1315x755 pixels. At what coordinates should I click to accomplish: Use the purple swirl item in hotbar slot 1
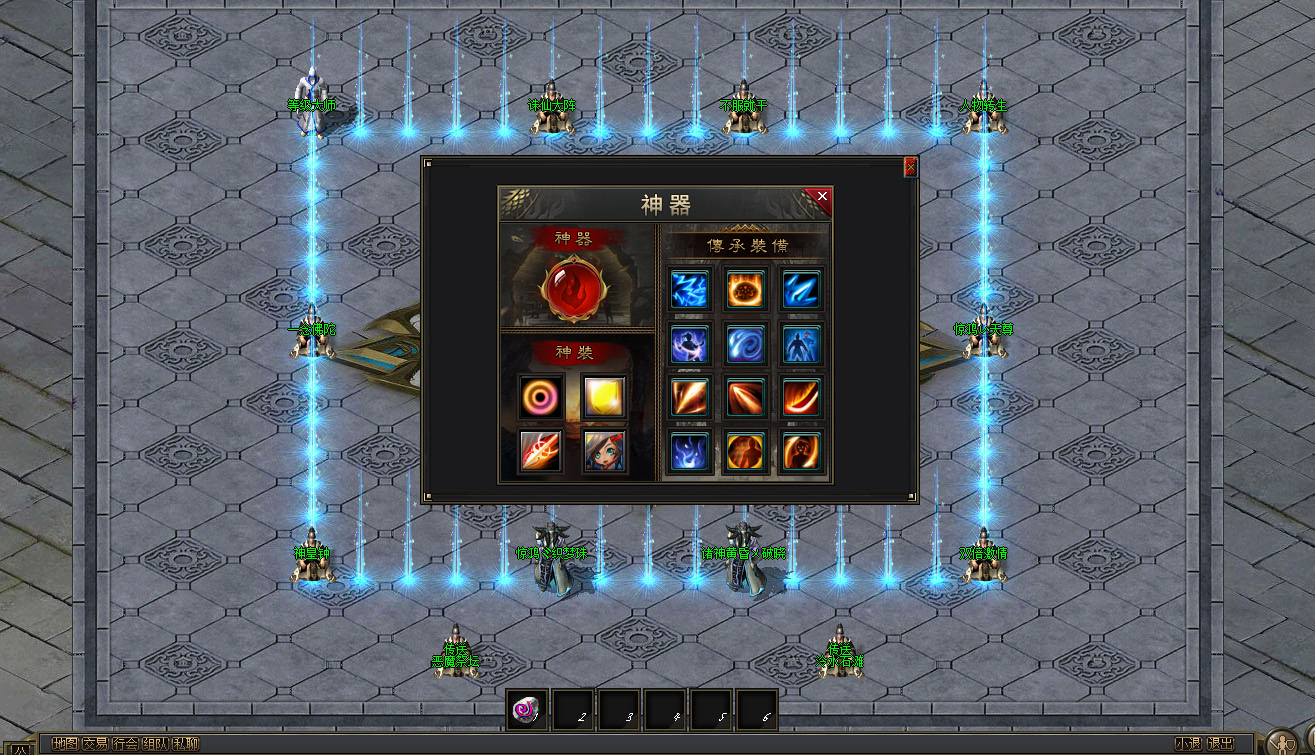(x=526, y=710)
